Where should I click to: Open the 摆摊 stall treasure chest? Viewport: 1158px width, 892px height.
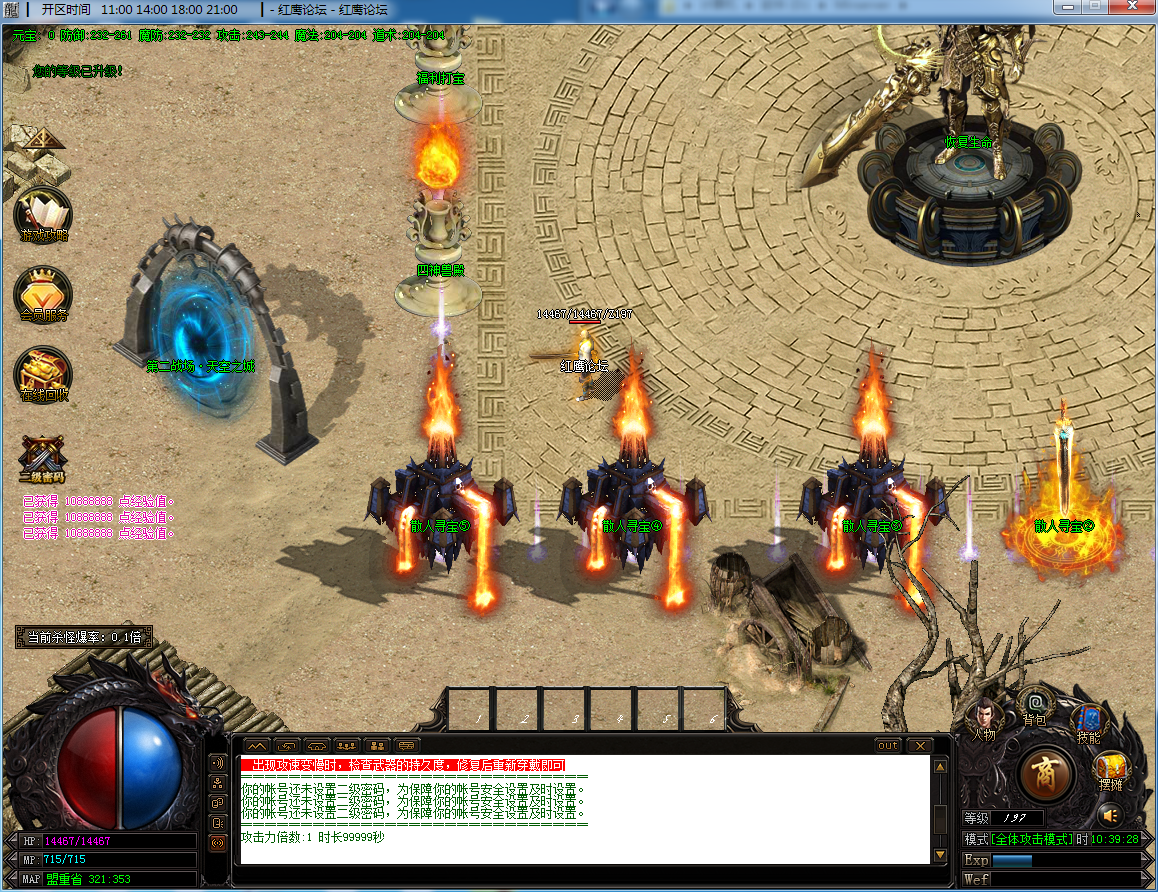1112,768
